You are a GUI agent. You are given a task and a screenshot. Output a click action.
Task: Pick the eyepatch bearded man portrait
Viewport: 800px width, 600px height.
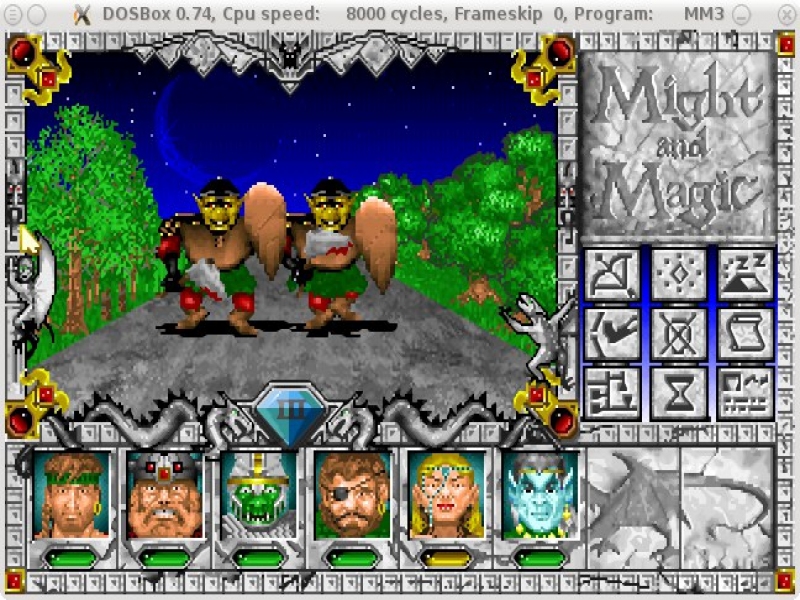coord(352,494)
